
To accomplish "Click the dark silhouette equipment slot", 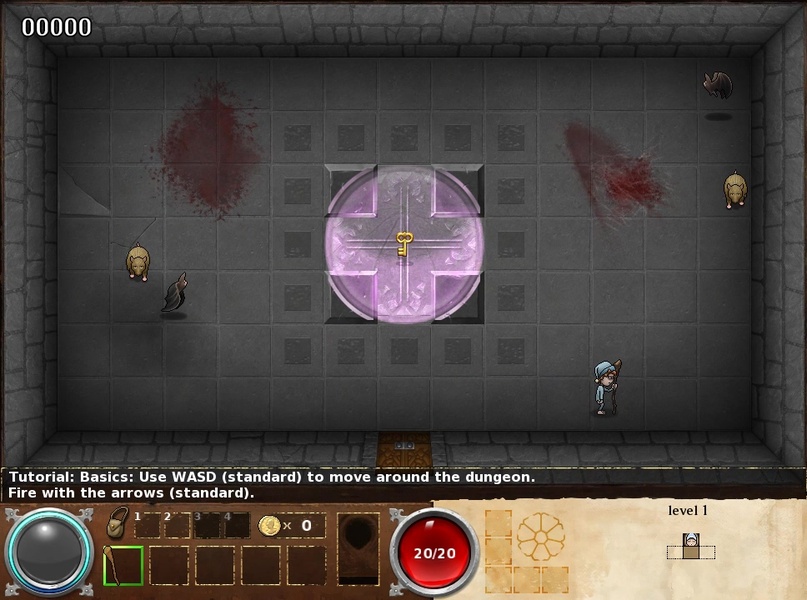I will (x=358, y=547).
